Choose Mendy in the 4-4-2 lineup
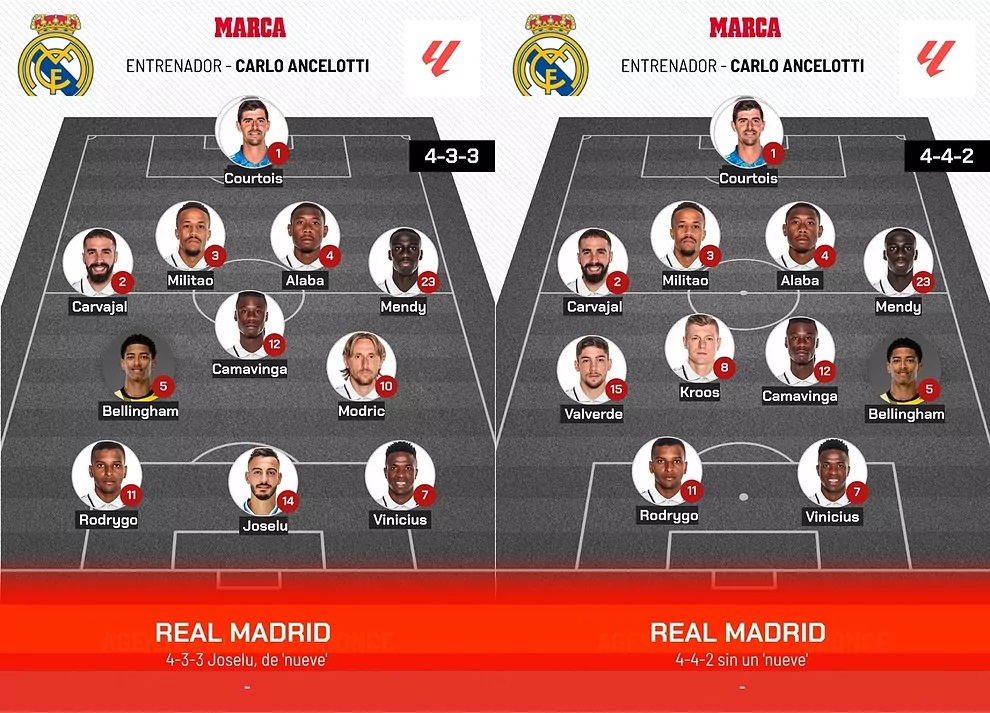Image resolution: width=990 pixels, height=713 pixels. (x=898, y=263)
